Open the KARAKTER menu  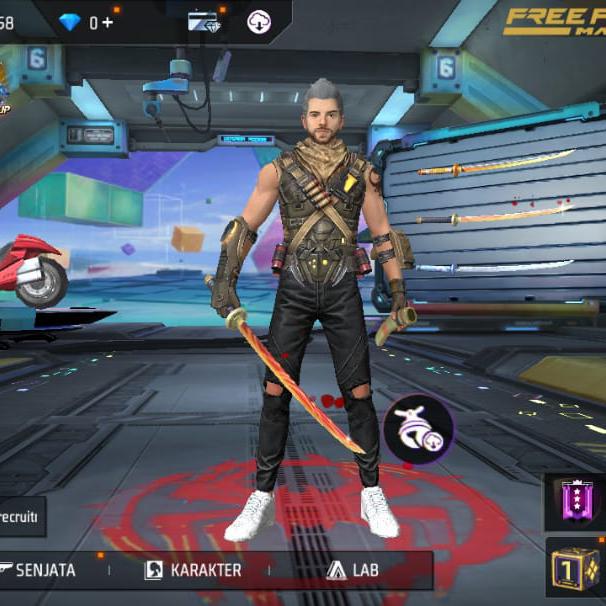click(x=194, y=570)
